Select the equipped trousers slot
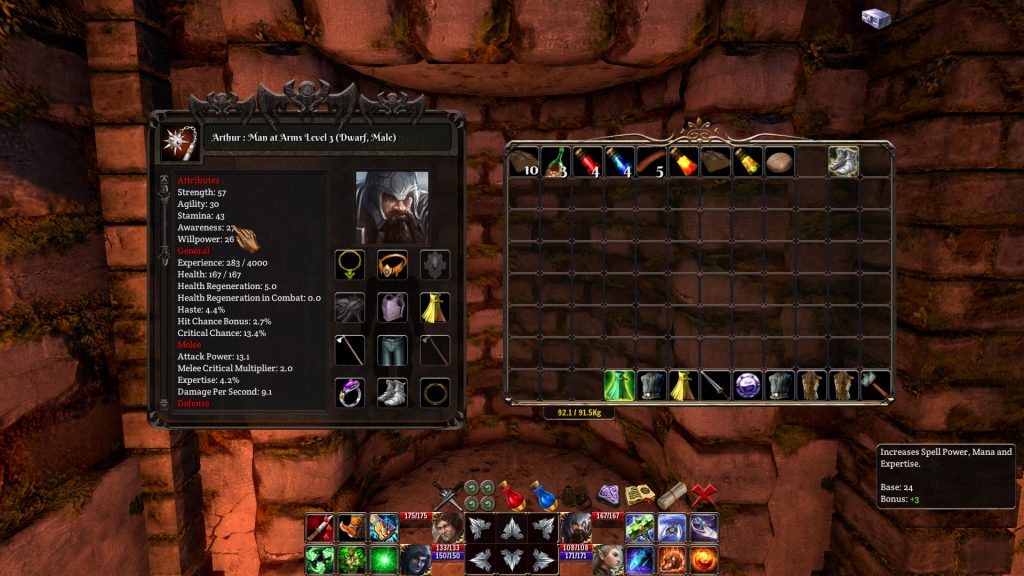This screenshot has height=576, width=1024. [392, 349]
